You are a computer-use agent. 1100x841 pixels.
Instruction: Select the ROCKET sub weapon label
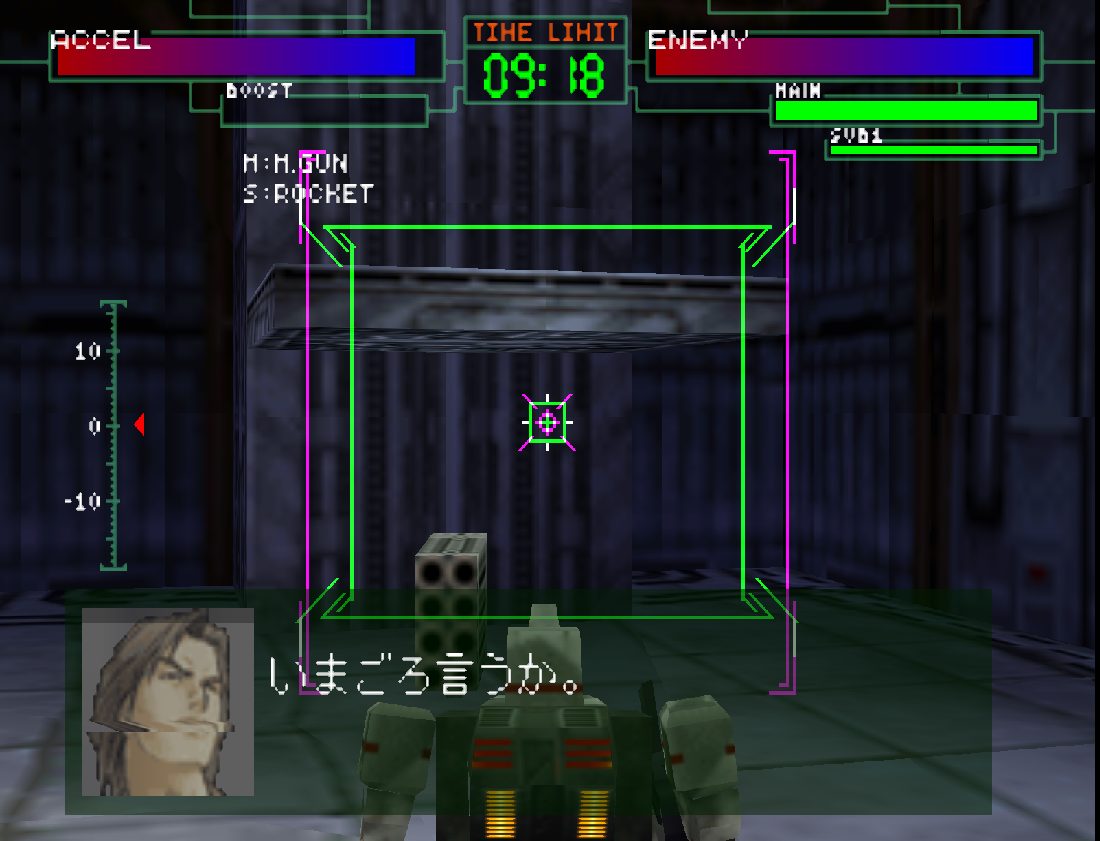(x=308, y=194)
